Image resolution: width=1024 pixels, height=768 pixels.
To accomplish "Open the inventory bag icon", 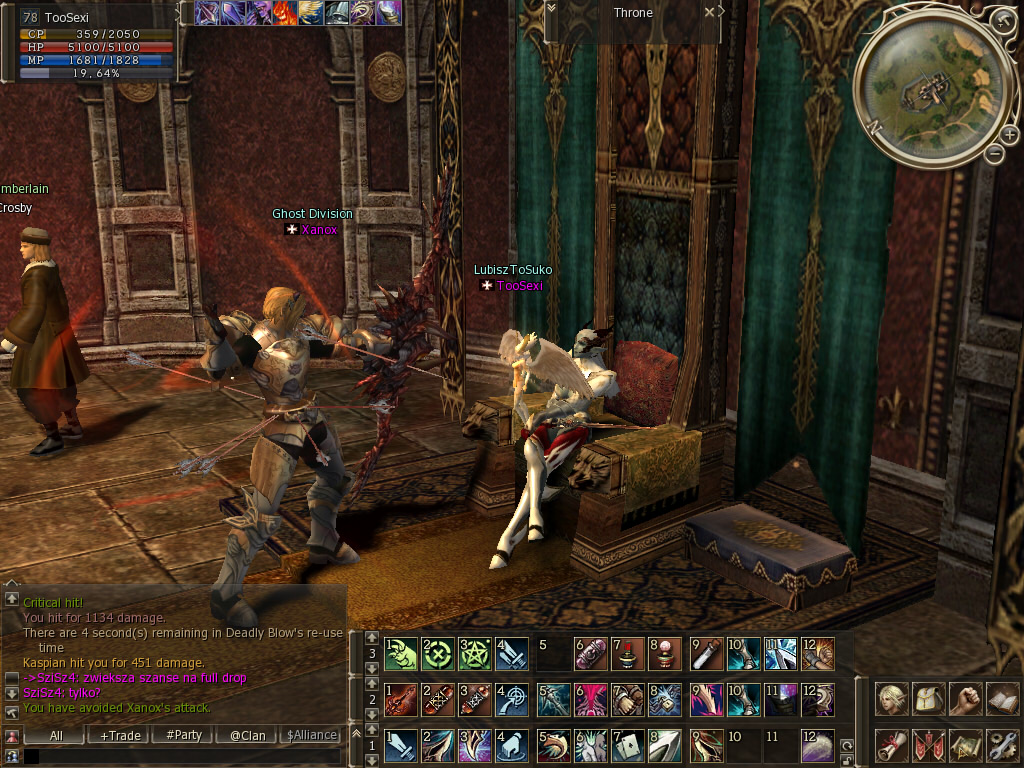I will coord(929,699).
